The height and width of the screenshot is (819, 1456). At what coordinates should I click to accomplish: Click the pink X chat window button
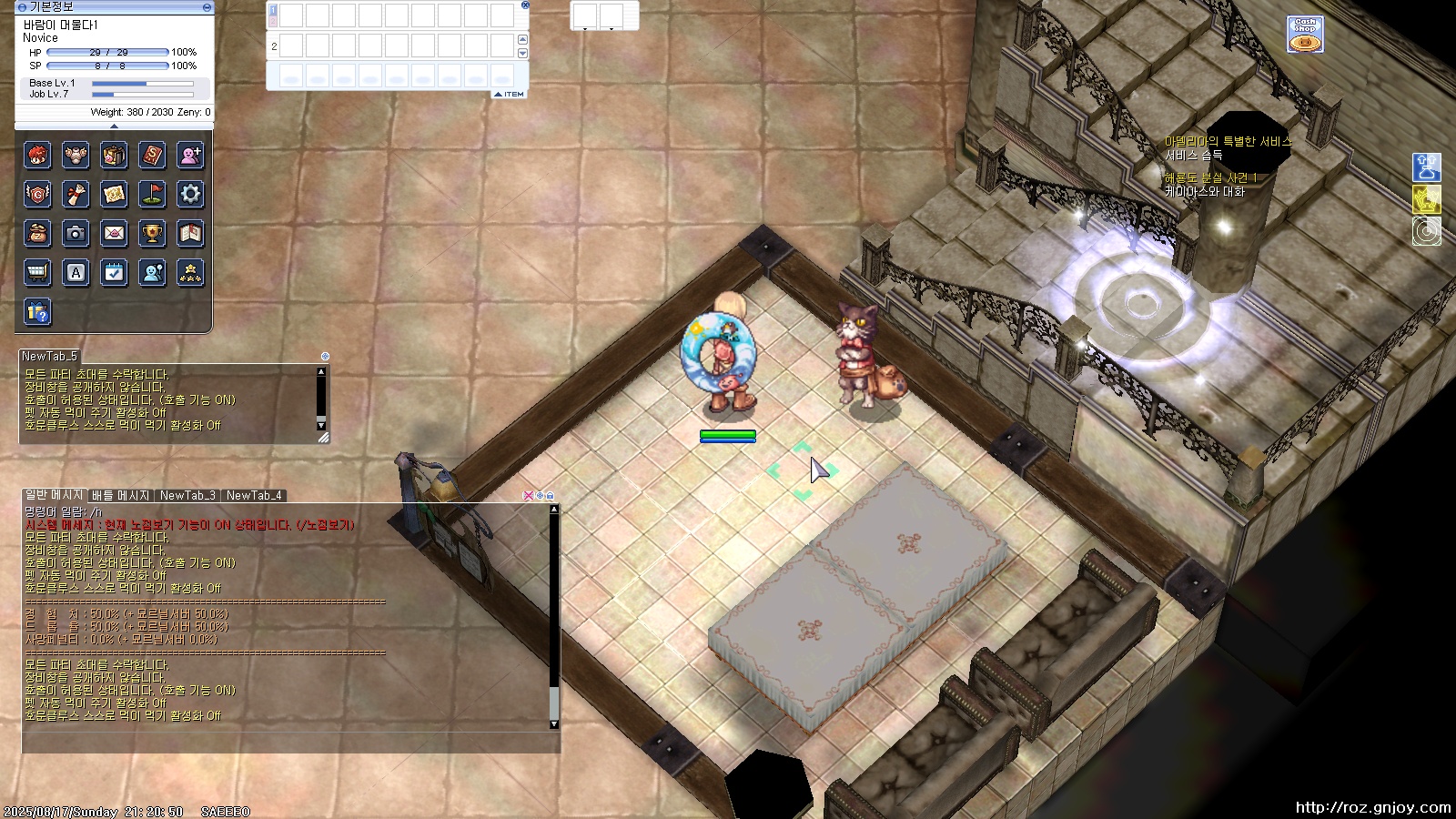[528, 496]
